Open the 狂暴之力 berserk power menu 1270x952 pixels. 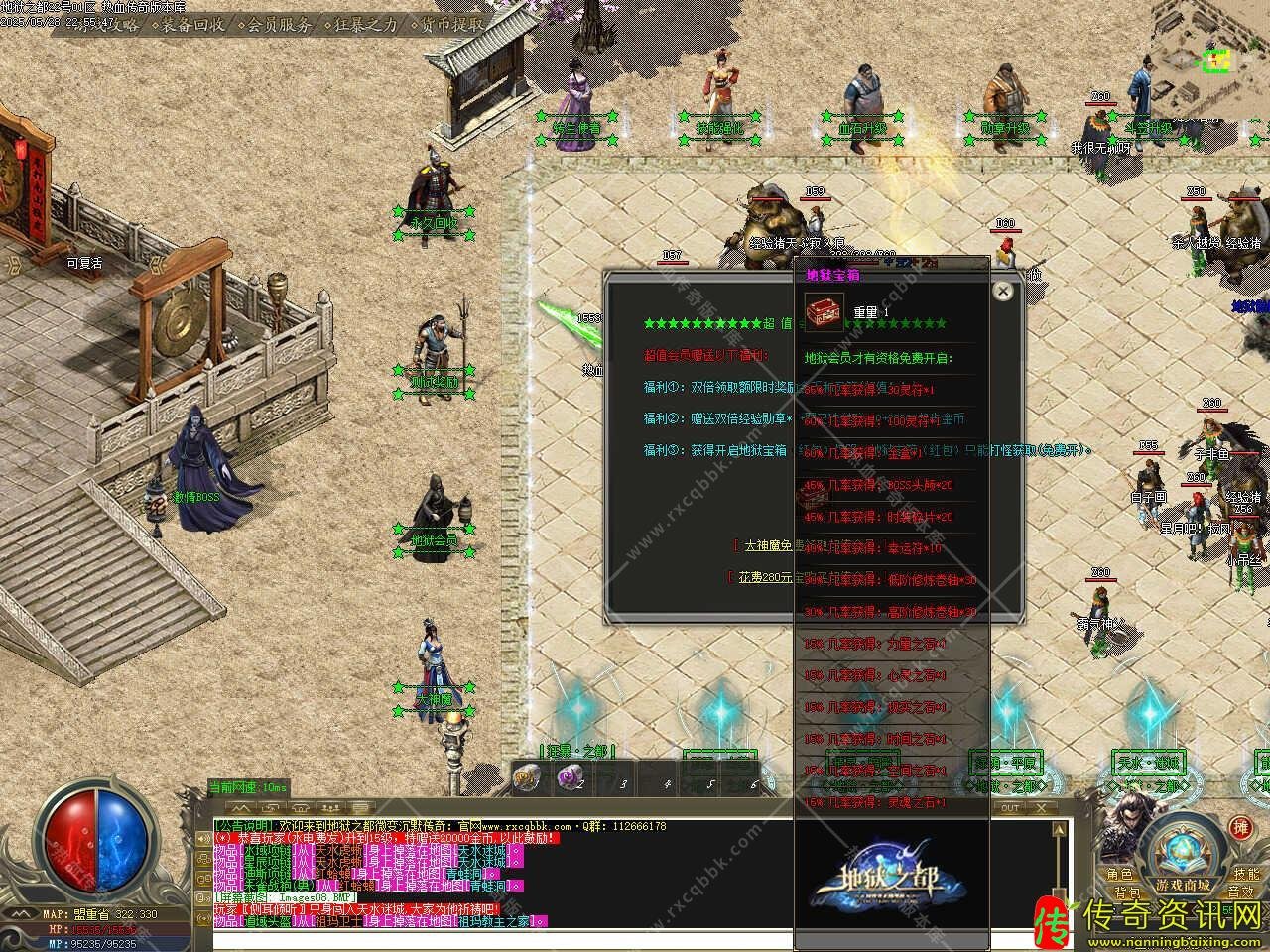click(364, 25)
